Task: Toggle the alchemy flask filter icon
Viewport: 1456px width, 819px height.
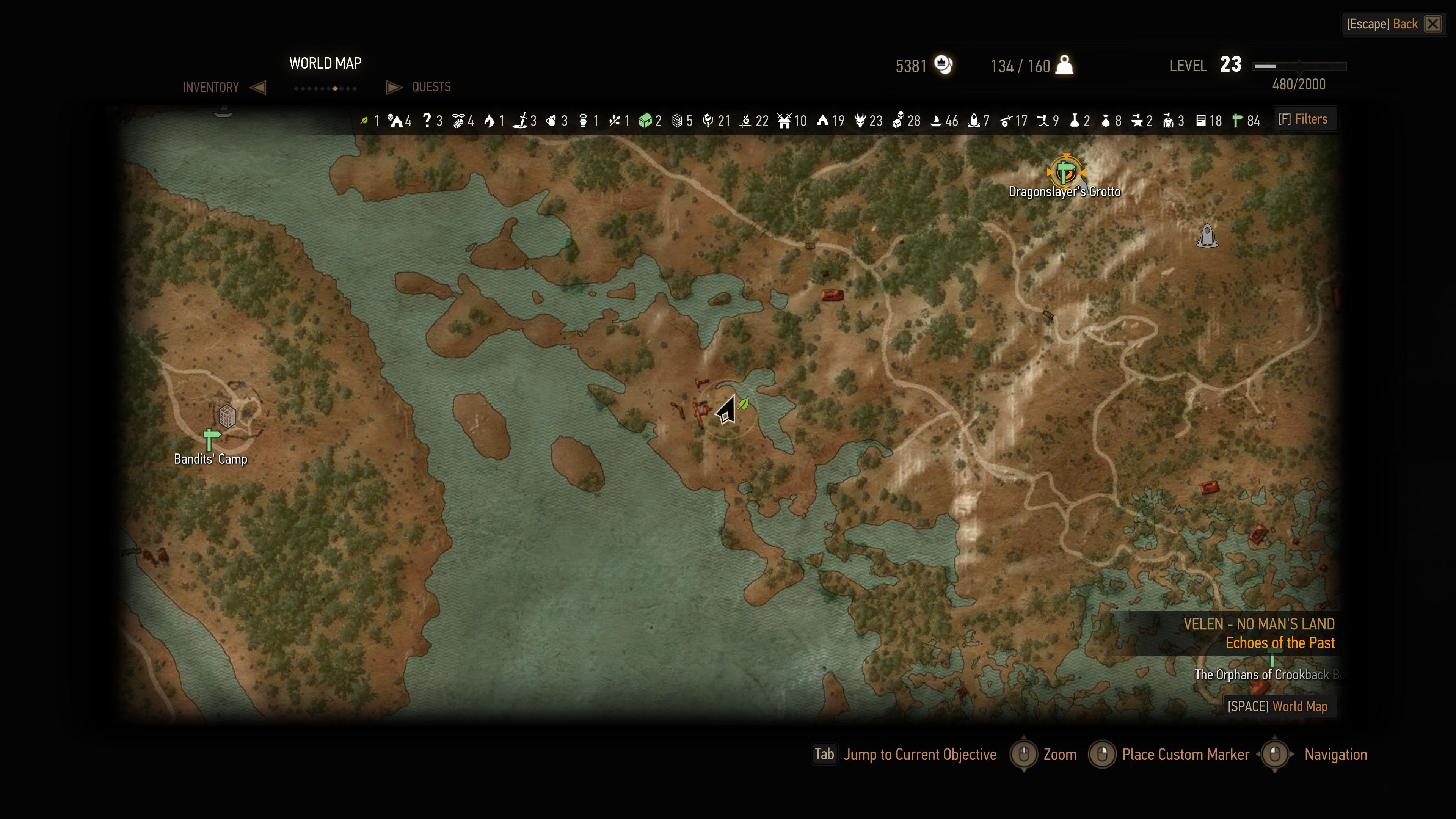Action: point(1074,121)
